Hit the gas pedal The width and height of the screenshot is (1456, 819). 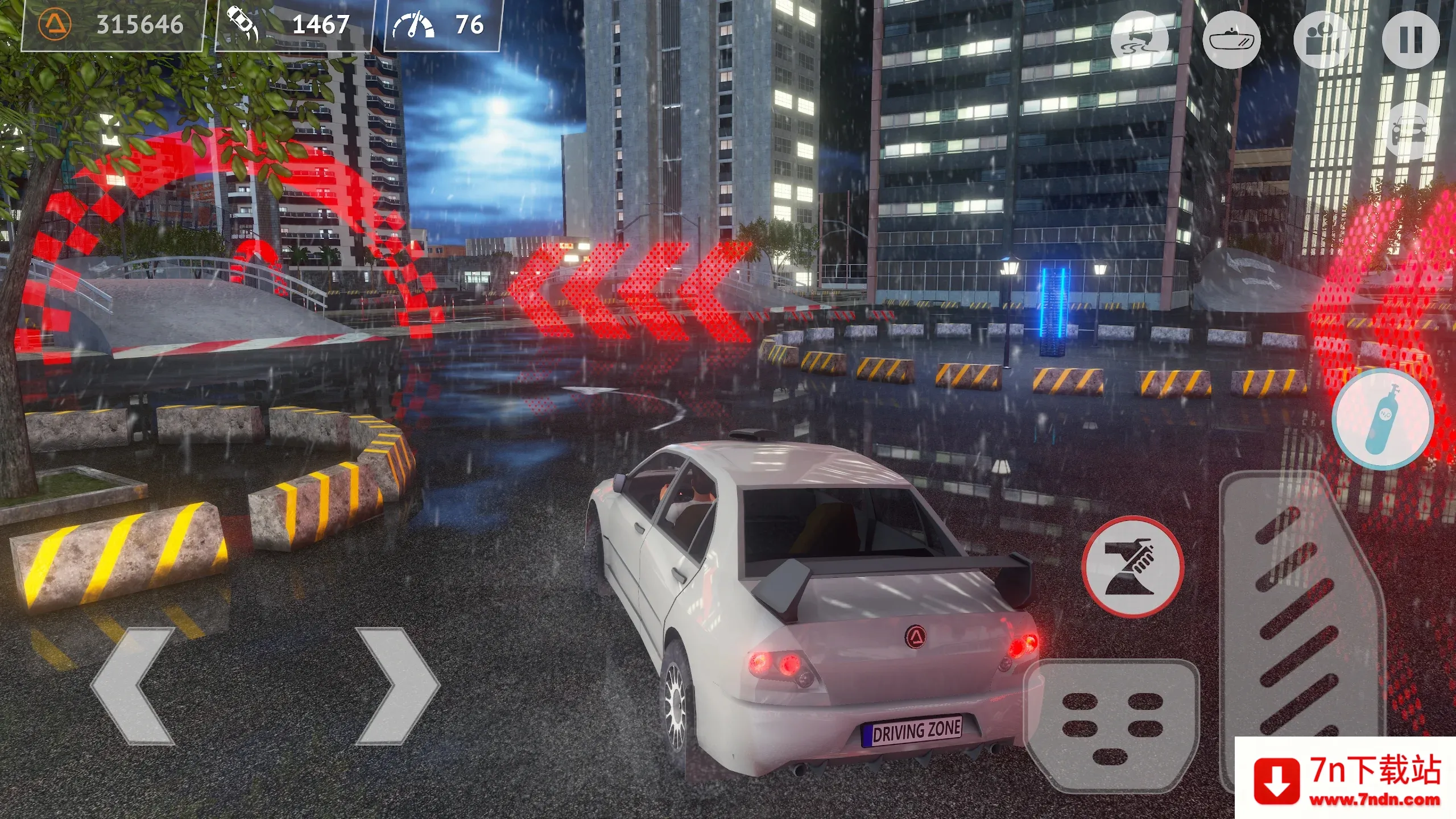pyautogui.click(x=1301, y=620)
